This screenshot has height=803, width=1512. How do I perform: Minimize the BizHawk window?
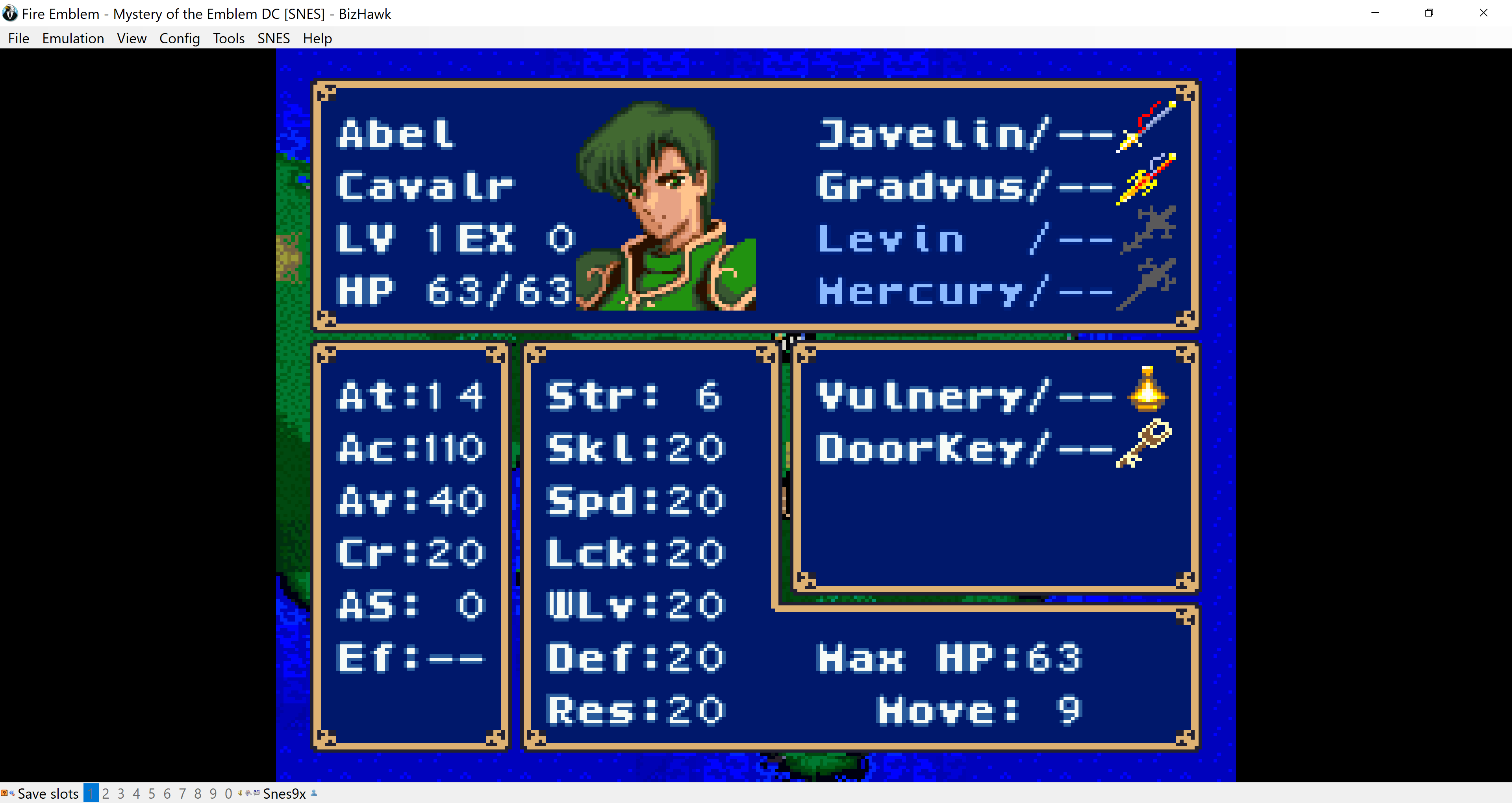[x=1375, y=13]
